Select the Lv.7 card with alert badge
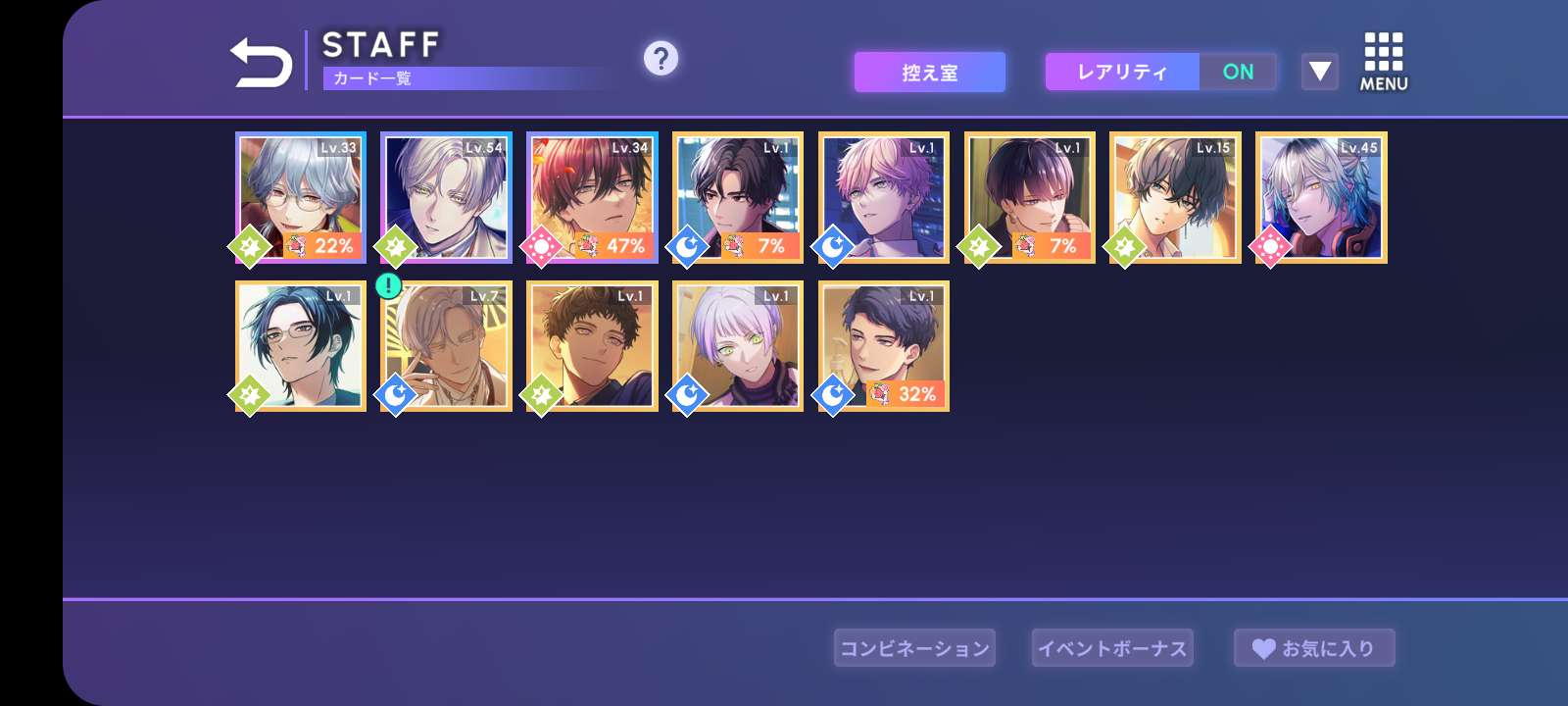Screen dimensions: 1568x706 coord(446,346)
